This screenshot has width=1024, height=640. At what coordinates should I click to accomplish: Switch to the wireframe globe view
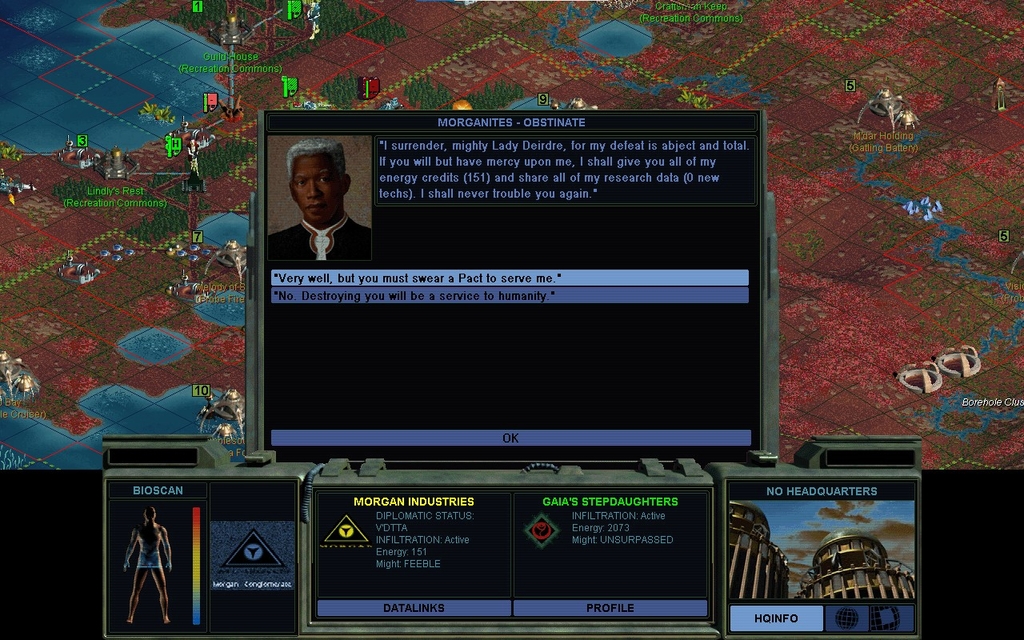(x=846, y=618)
